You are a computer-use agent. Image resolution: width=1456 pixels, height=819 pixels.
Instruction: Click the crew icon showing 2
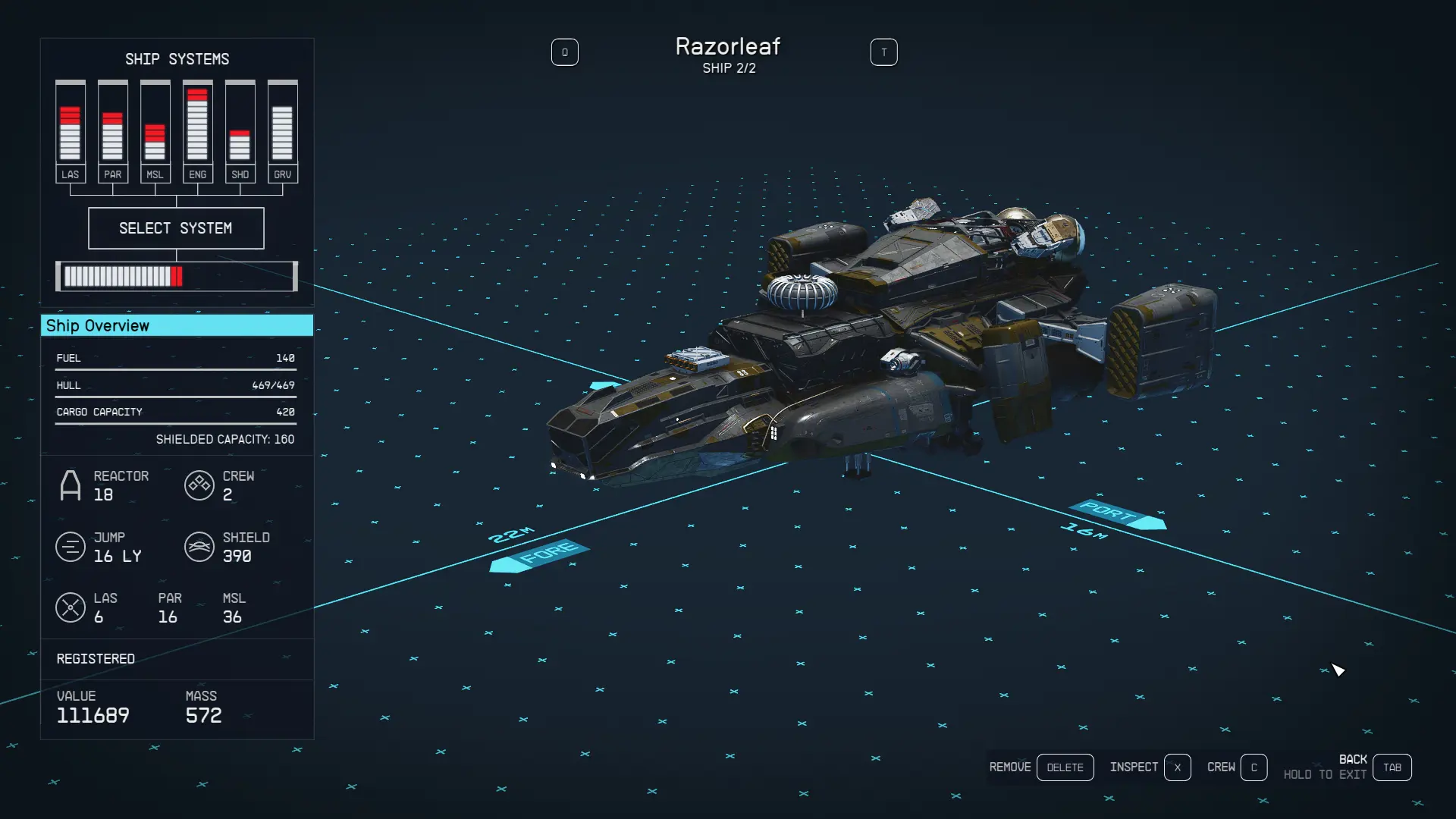pos(199,485)
